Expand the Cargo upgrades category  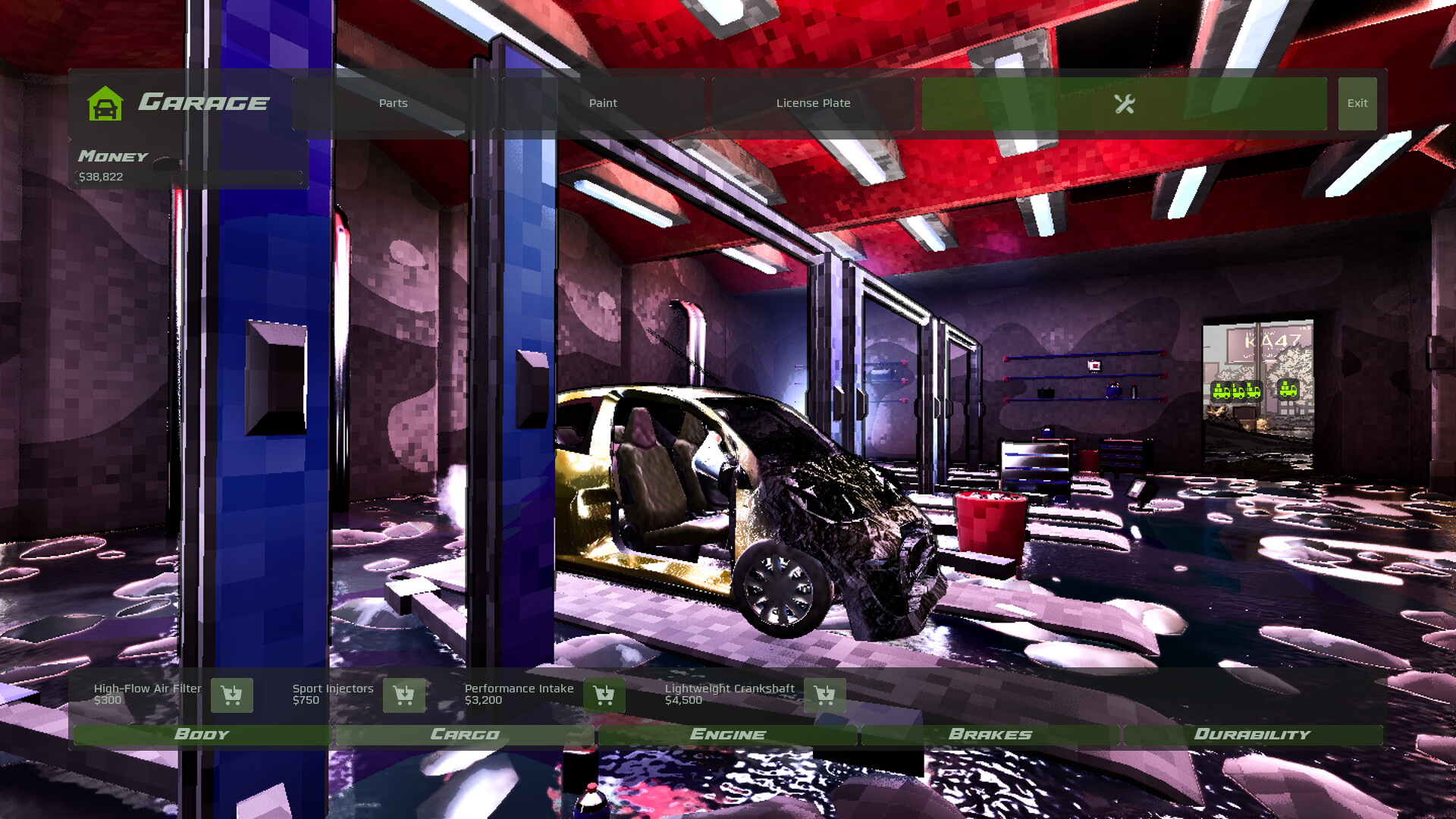tap(465, 734)
